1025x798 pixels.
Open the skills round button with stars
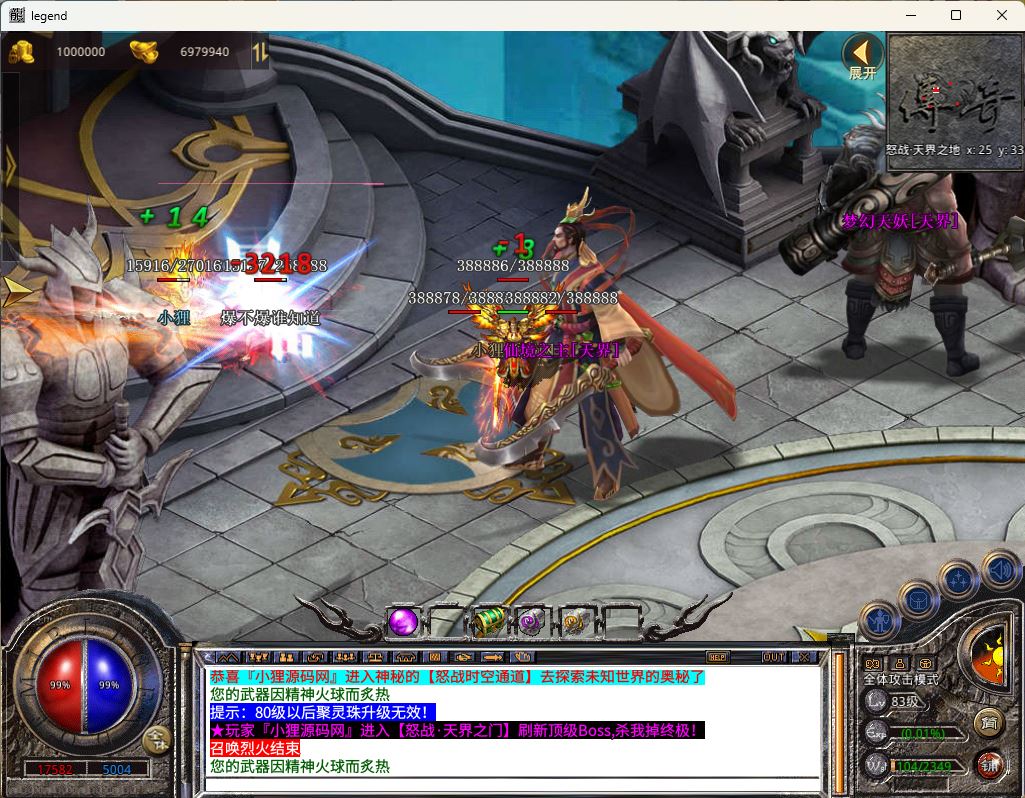tap(958, 579)
